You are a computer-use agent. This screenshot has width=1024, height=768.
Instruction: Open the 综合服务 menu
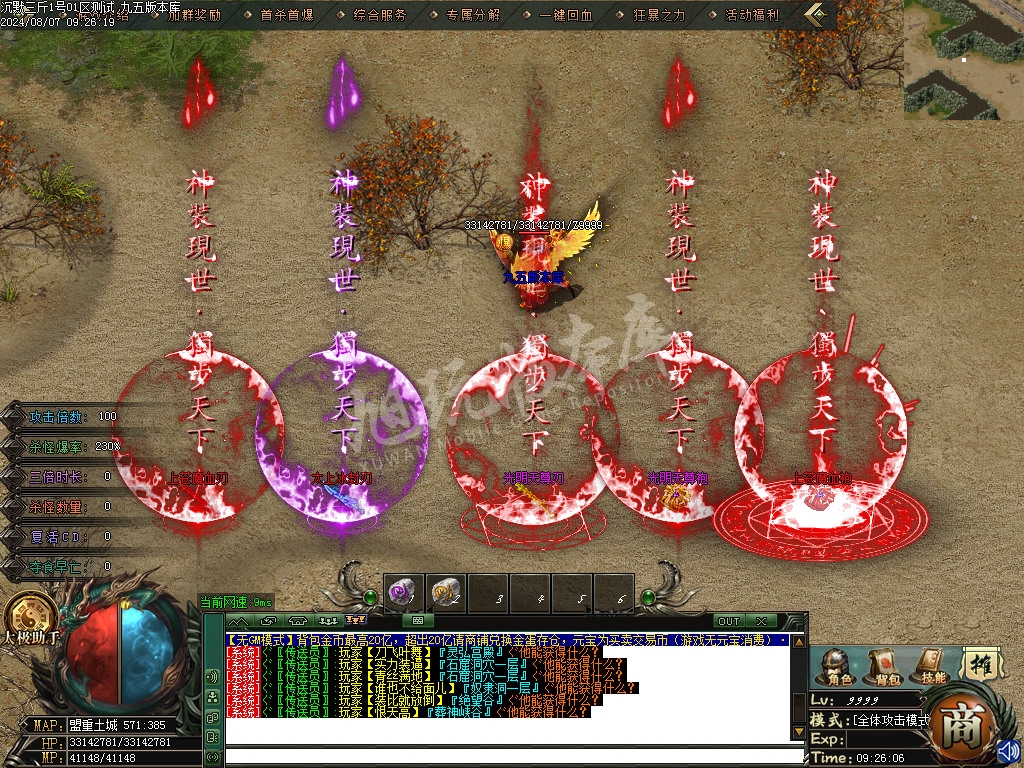click(x=380, y=15)
